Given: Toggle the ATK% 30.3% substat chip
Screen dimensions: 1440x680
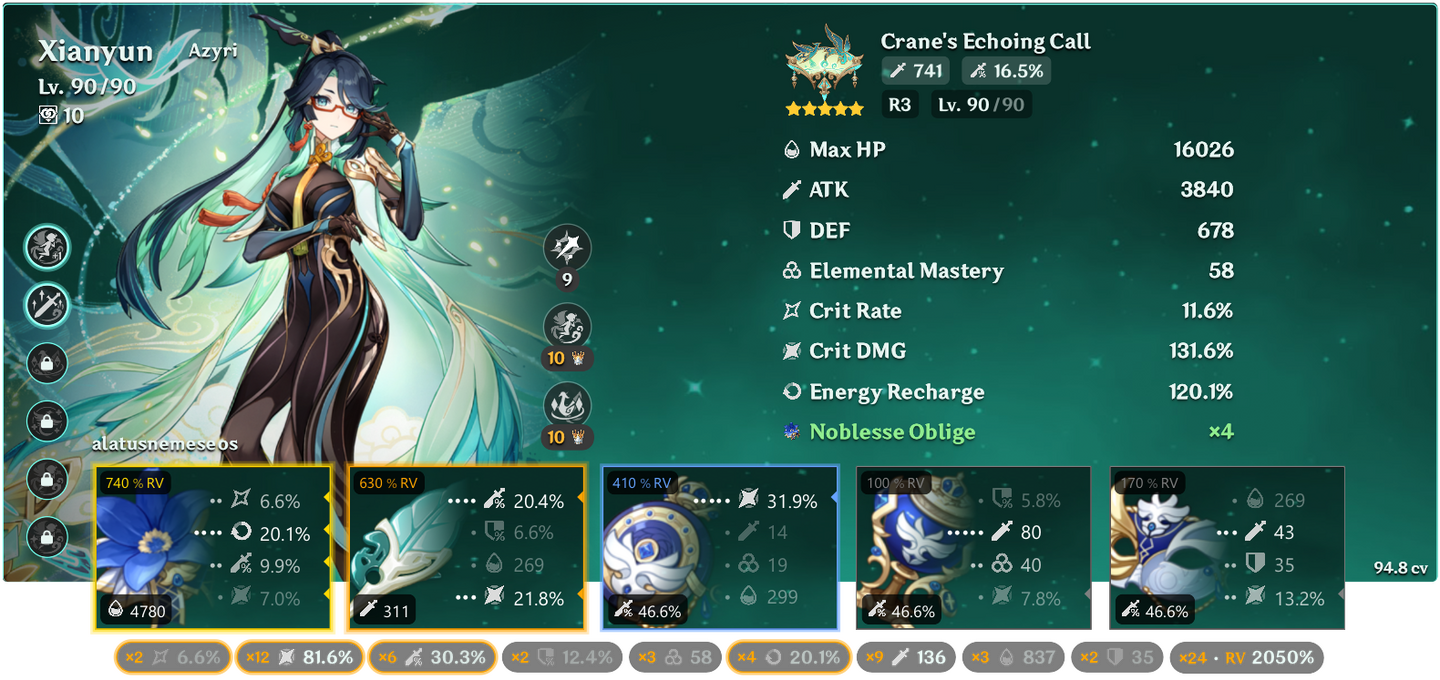Looking at the screenshot, I should (x=433, y=657).
